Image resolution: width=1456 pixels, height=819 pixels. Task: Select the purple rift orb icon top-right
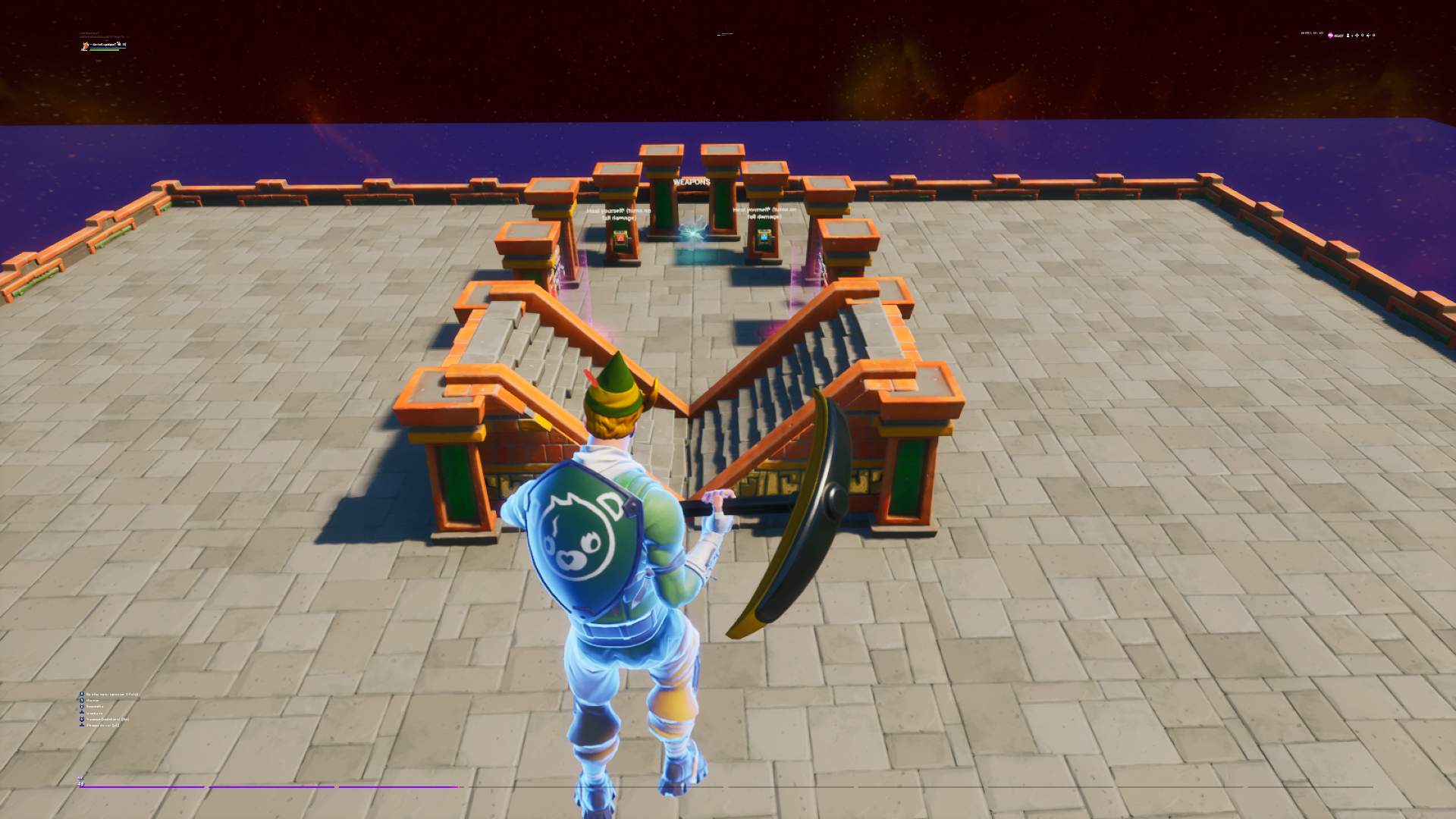click(x=1330, y=36)
